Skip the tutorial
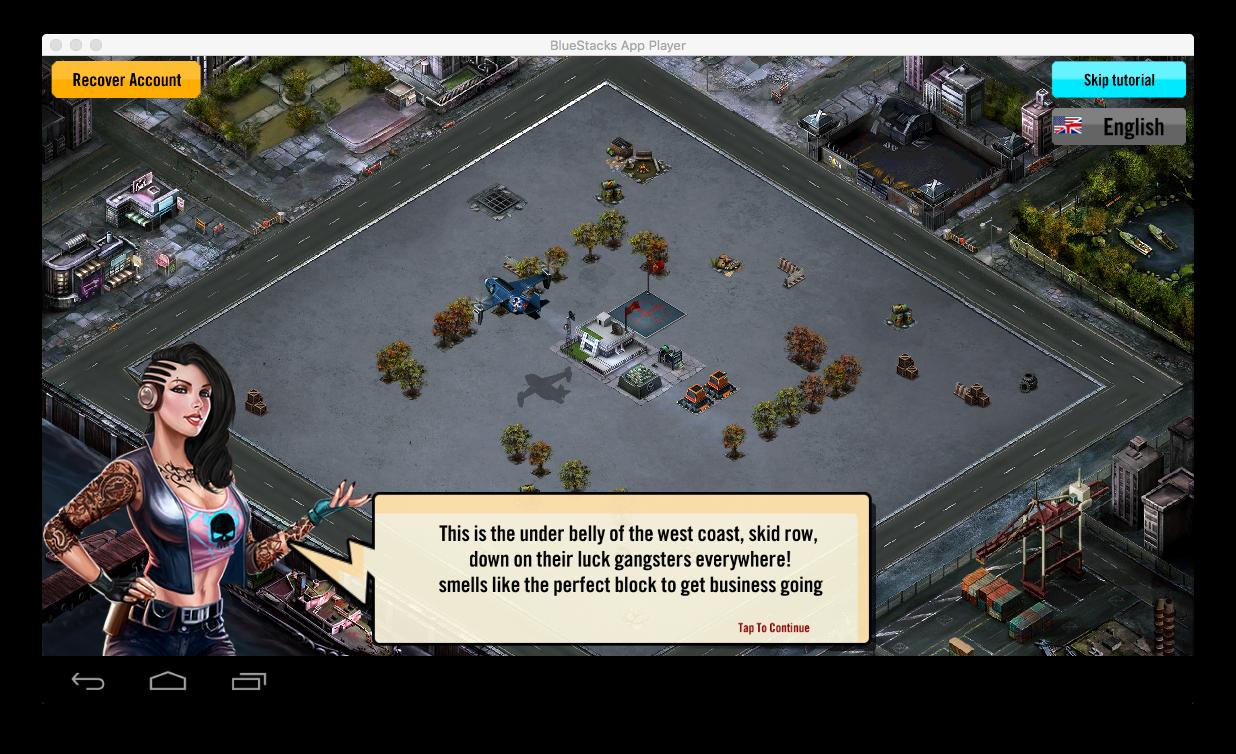Image resolution: width=1236 pixels, height=754 pixels. pyautogui.click(x=1118, y=80)
